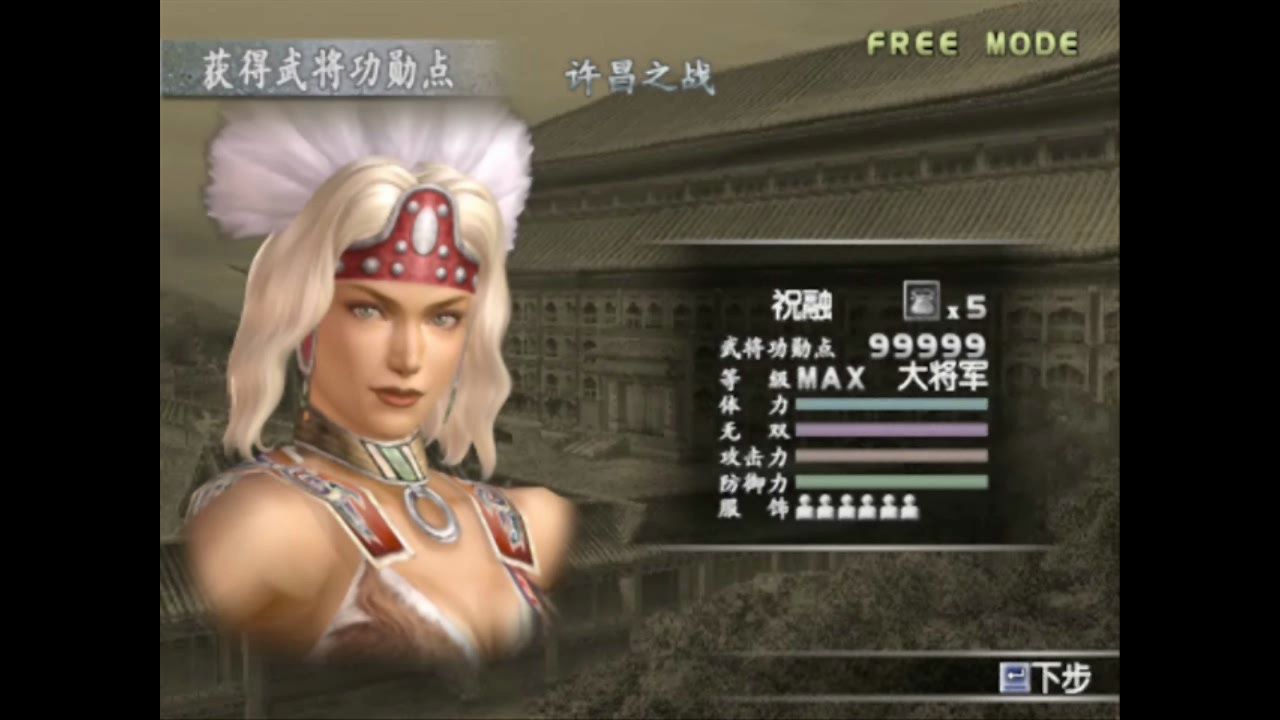
Task: Select the fourth costume figure icon
Action: point(868,510)
